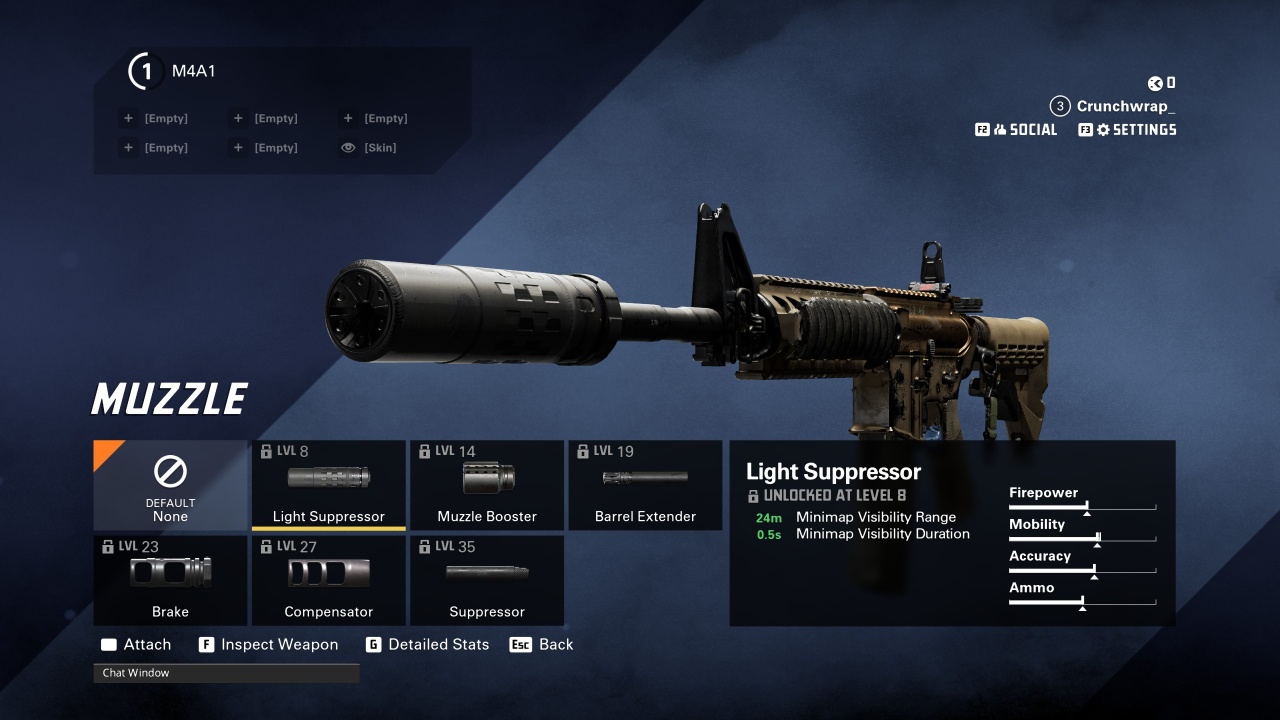Open the Social menu
The image size is (1280, 720).
[x=1017, y=130]
